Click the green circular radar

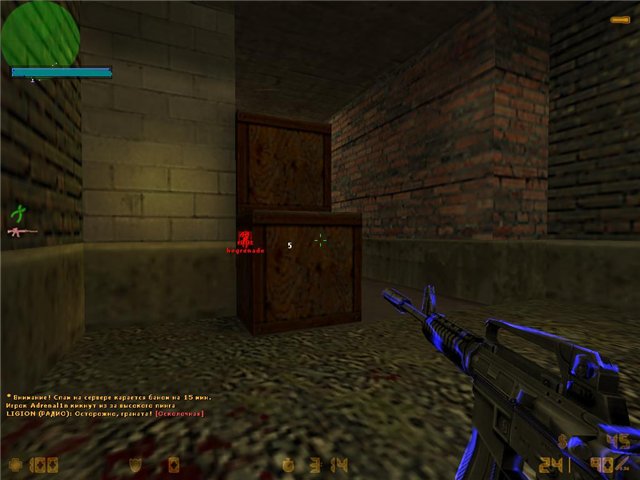(x=40, y=33)
